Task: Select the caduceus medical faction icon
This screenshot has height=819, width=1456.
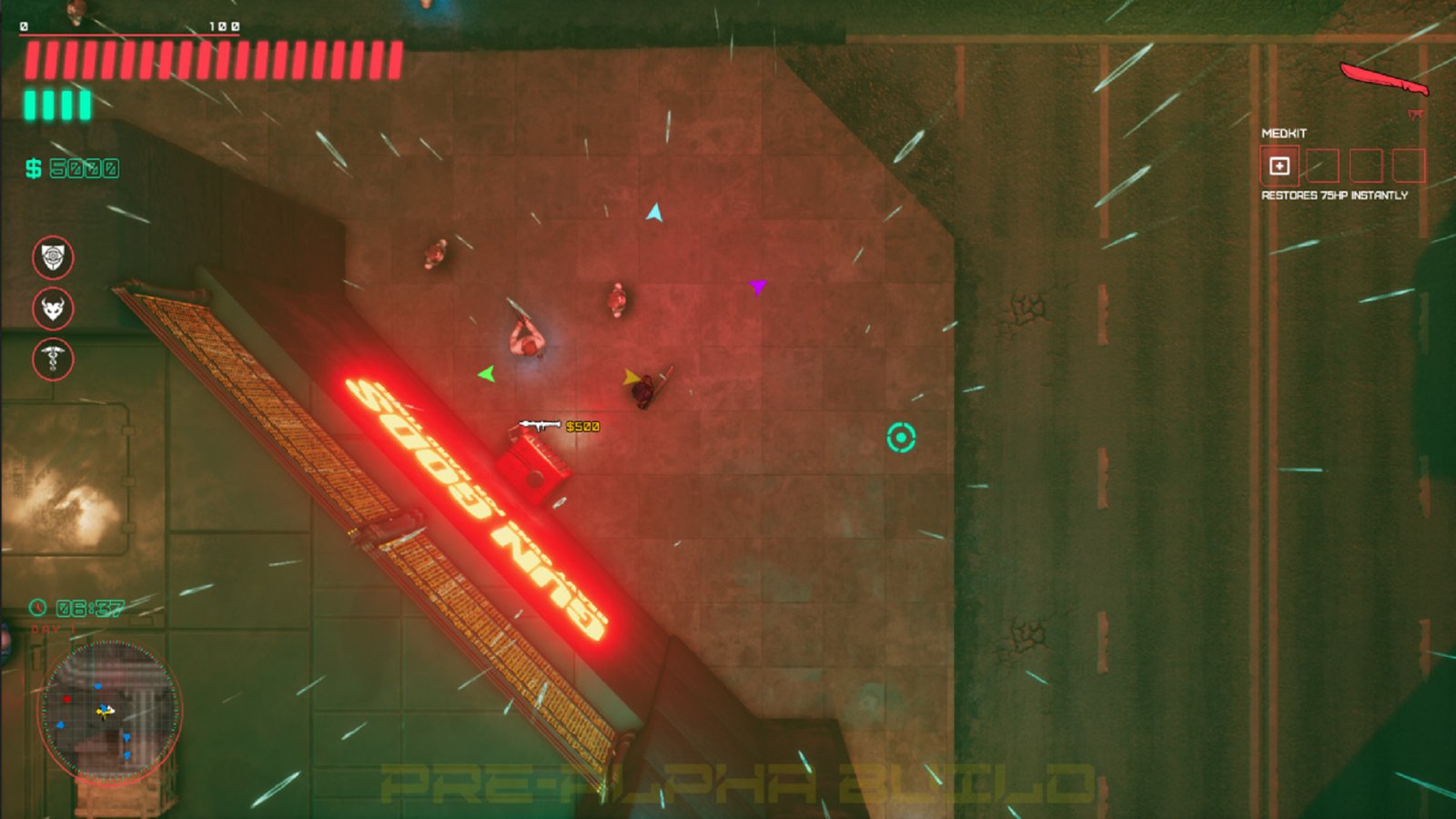Action: (53, 359)
